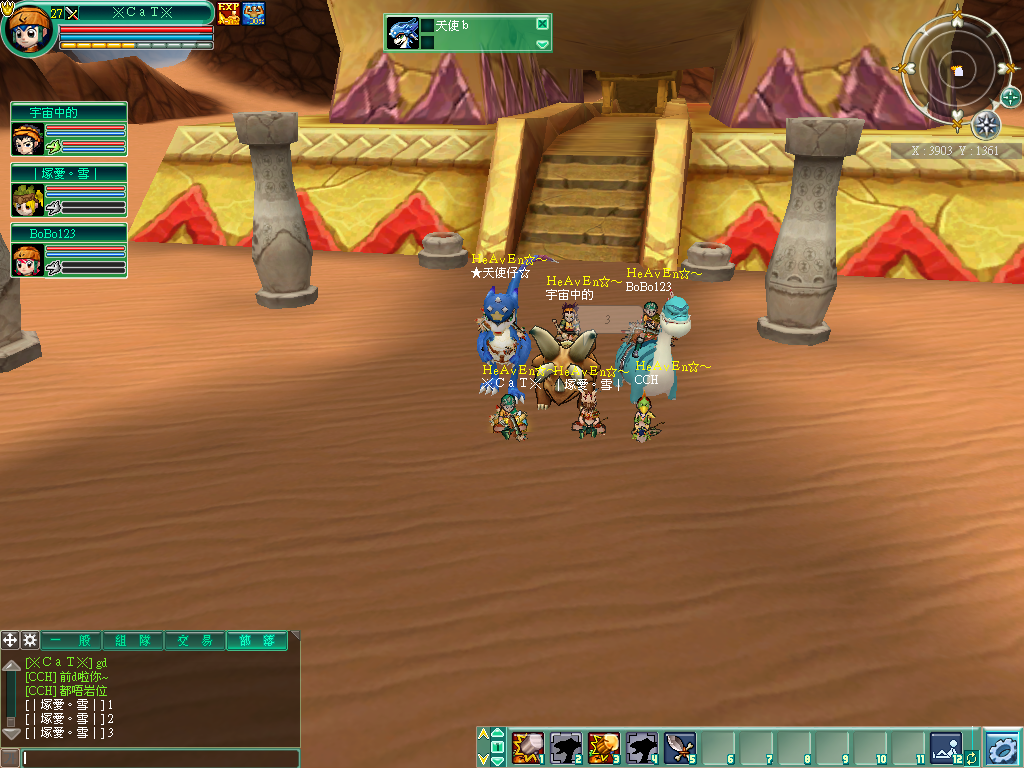Activate the hammer strike skill in slot 1
Image resolution: width=1024 pixels, height=768 pixels.
click(x=527, y=746)
